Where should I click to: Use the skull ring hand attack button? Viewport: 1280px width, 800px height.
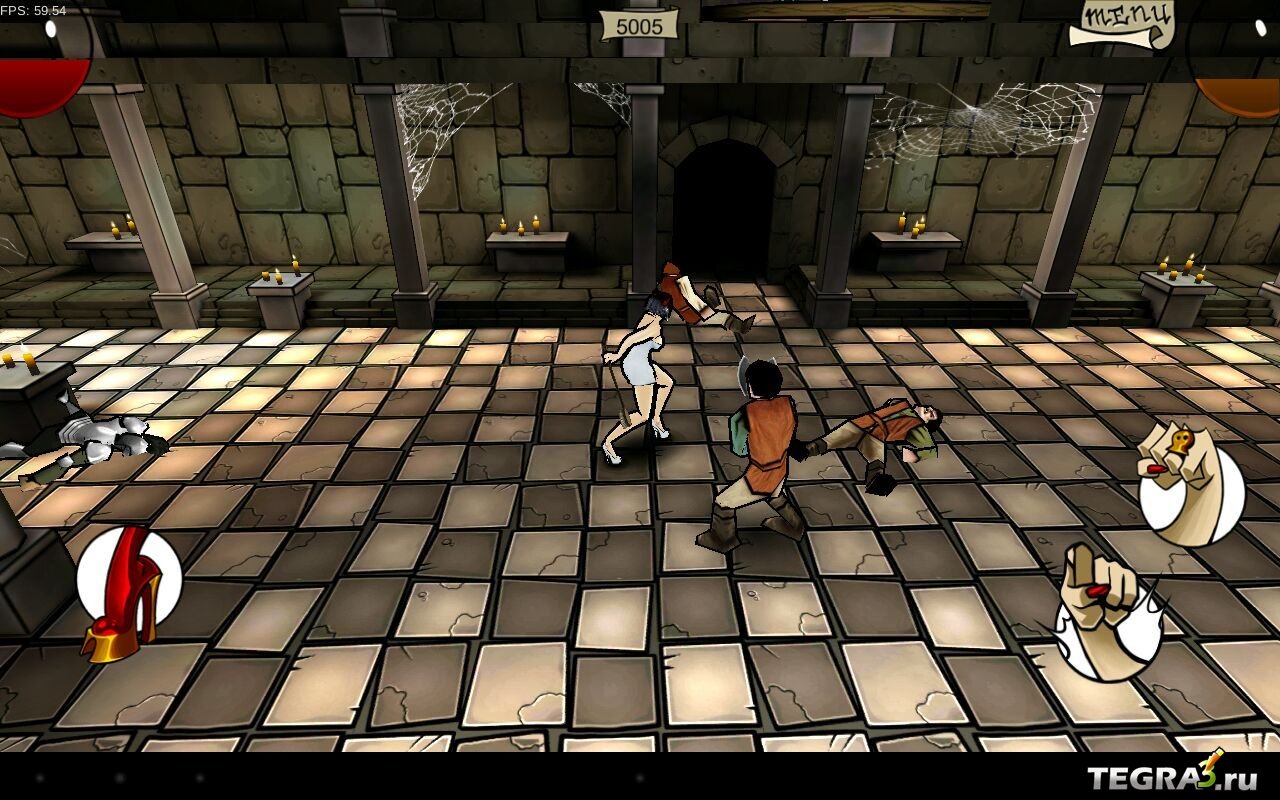(x=1189, y=485)
